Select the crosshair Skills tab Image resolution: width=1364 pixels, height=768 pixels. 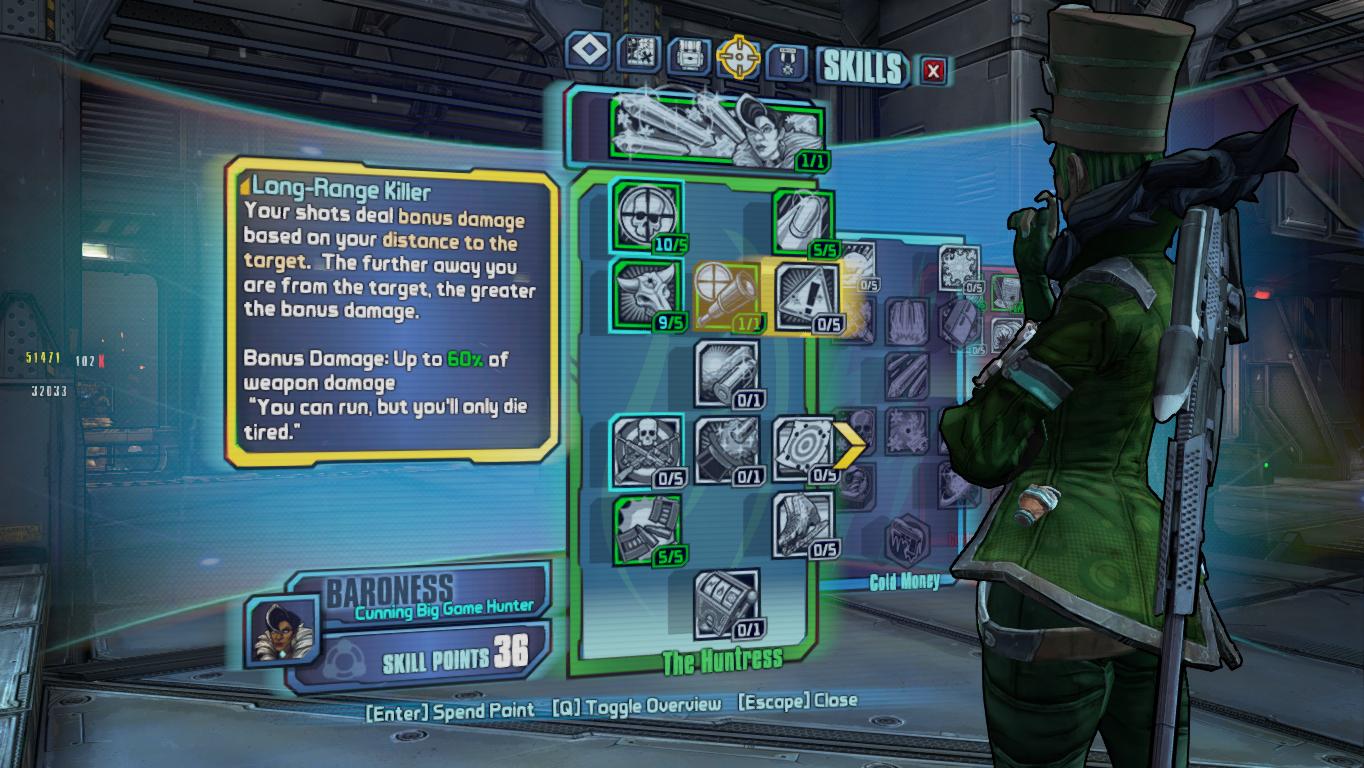[x=737, y=58]
